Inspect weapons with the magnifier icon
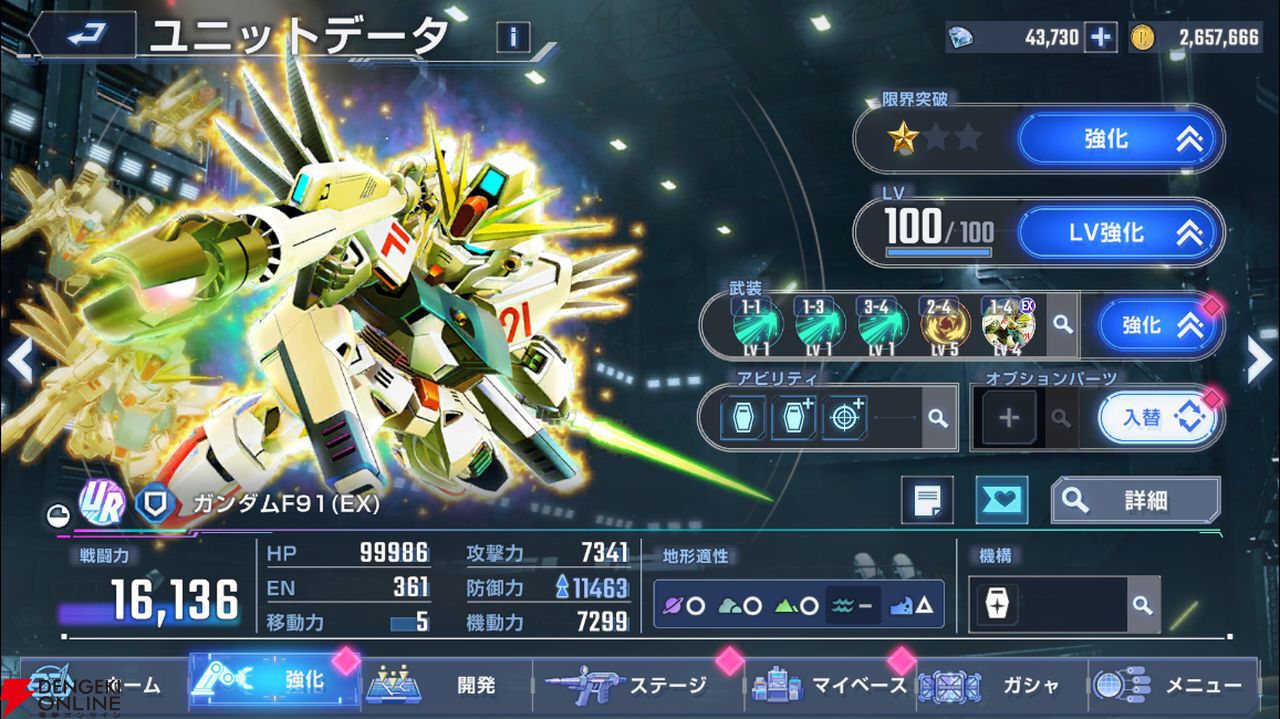Image resolution: width=1280 pixels, height=719 pixels. [x=1063, y=325]
